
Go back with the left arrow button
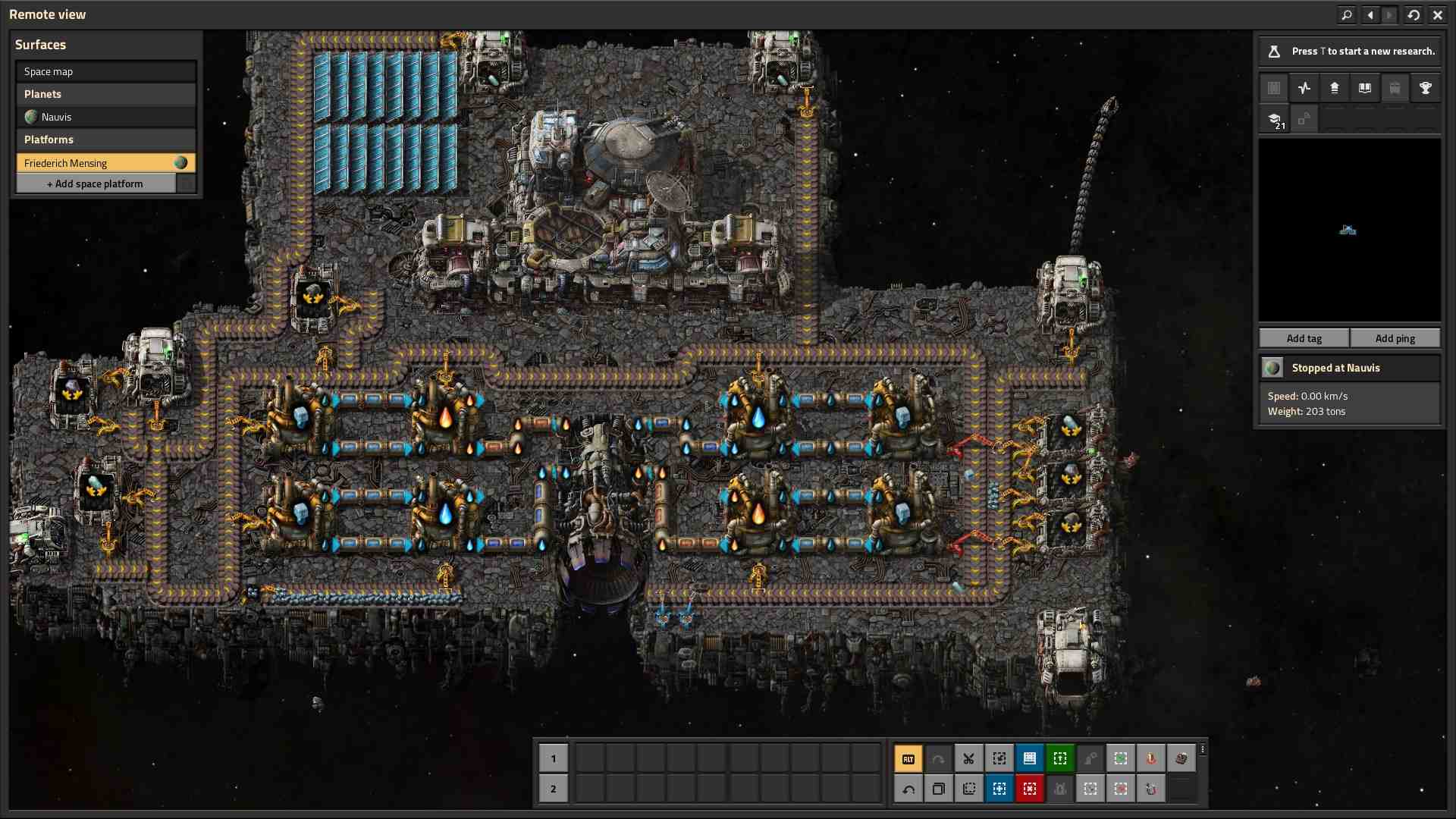click(x=1370, y=14)
